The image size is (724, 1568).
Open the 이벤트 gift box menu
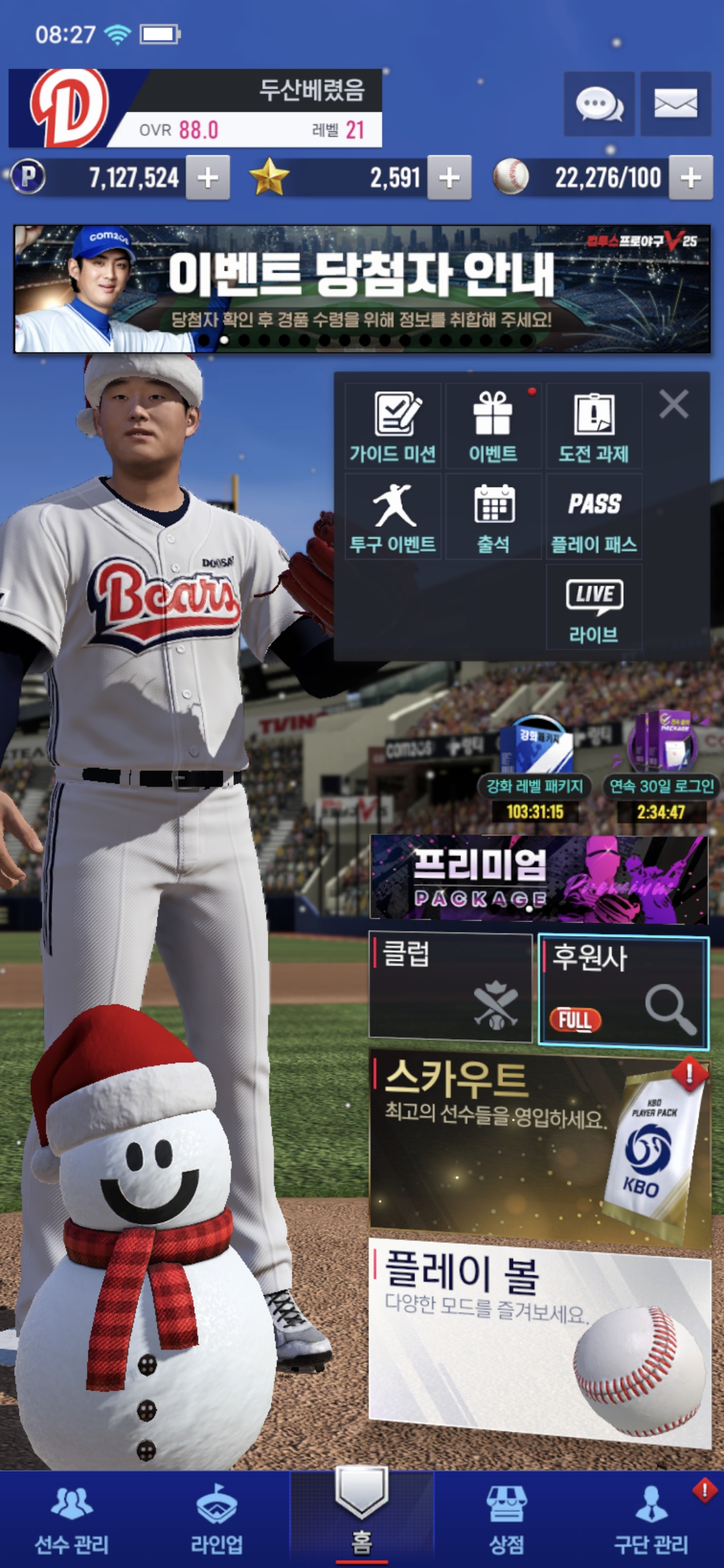coord(493,426)
